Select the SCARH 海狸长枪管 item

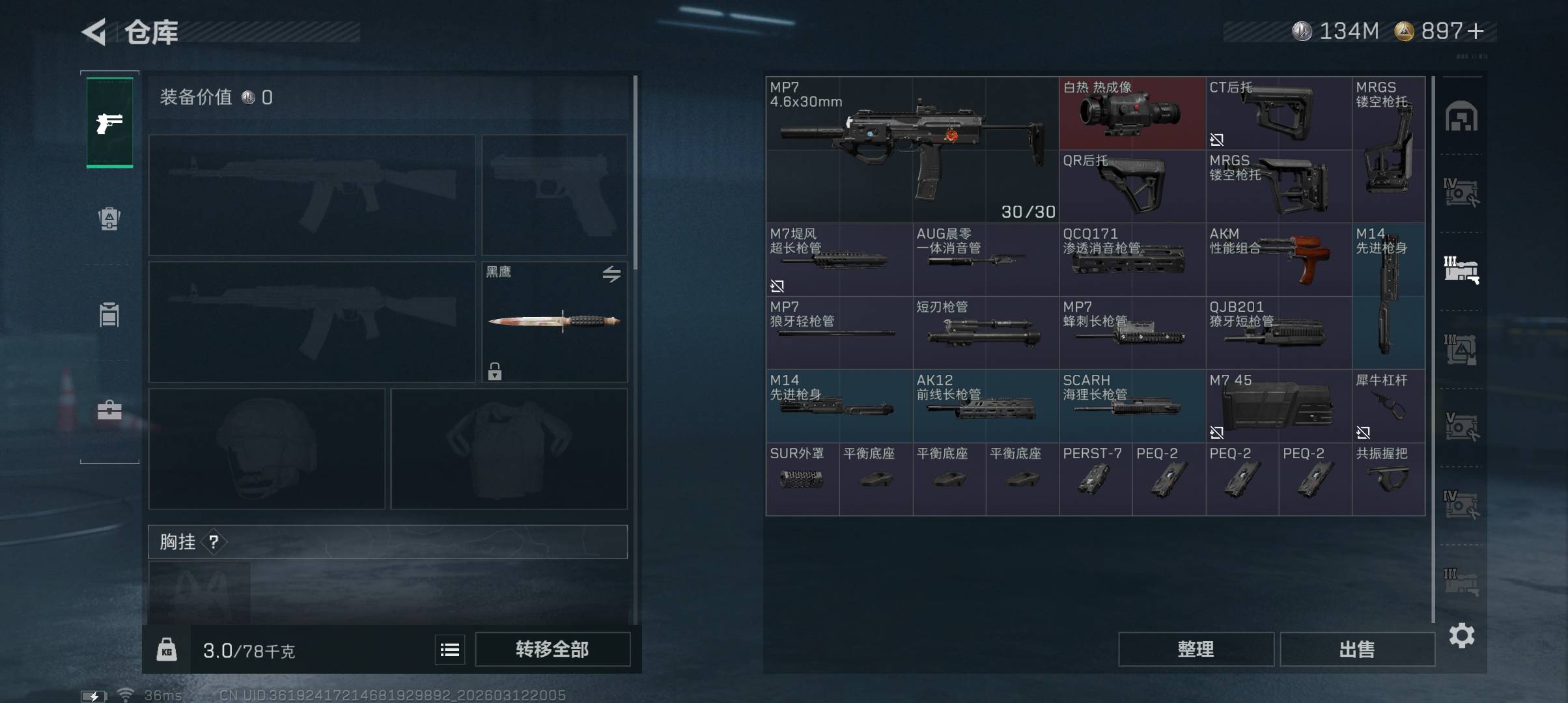[x=1132, y=406]
